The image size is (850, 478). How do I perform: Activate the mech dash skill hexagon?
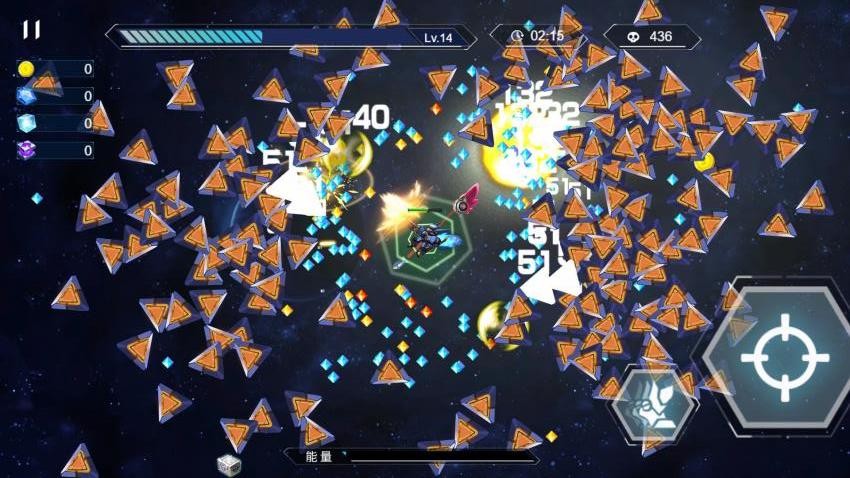click(x=656, y=405)
